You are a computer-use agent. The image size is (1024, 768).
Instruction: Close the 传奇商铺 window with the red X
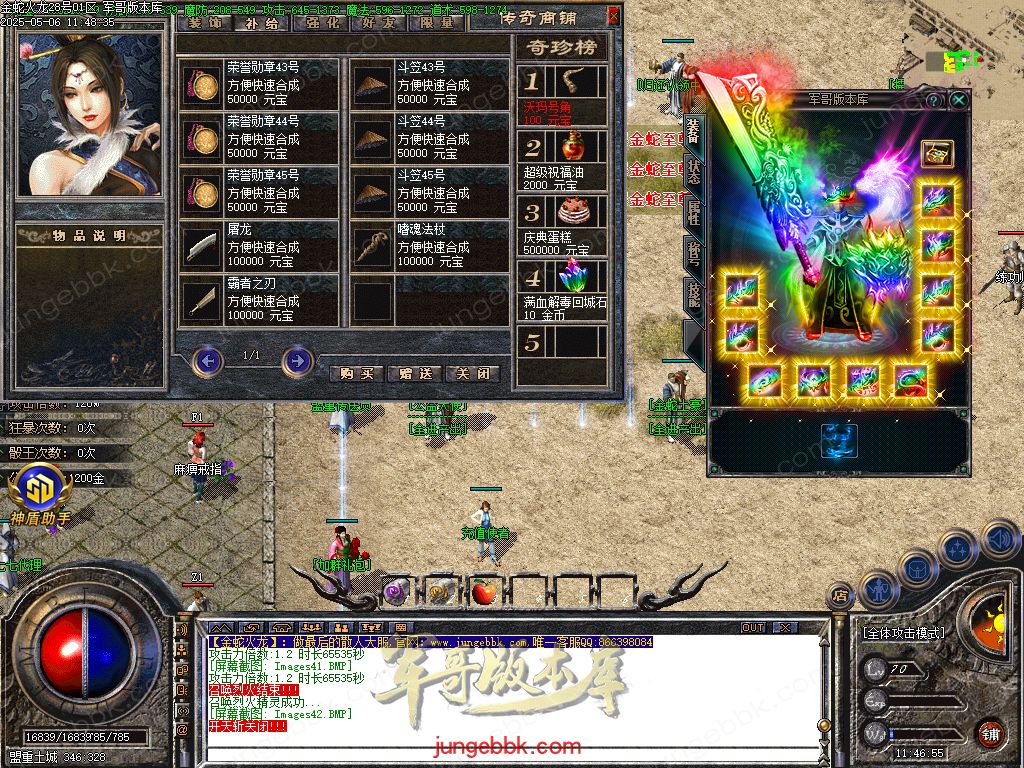(x=613, y=17)
